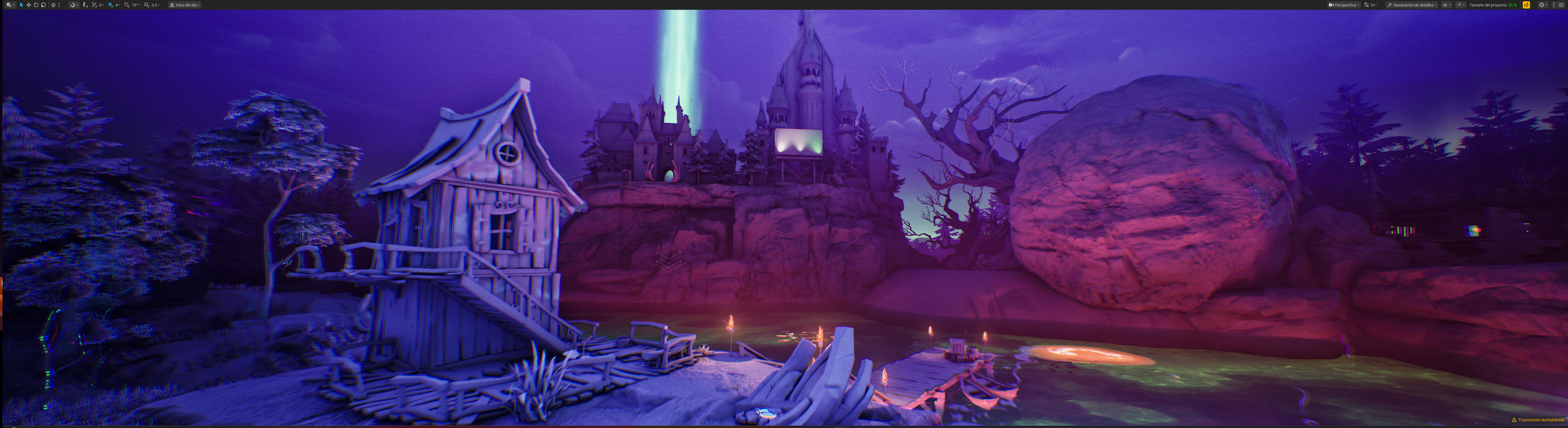Open the gear viewport settings dropdown

click(1542, 5)
